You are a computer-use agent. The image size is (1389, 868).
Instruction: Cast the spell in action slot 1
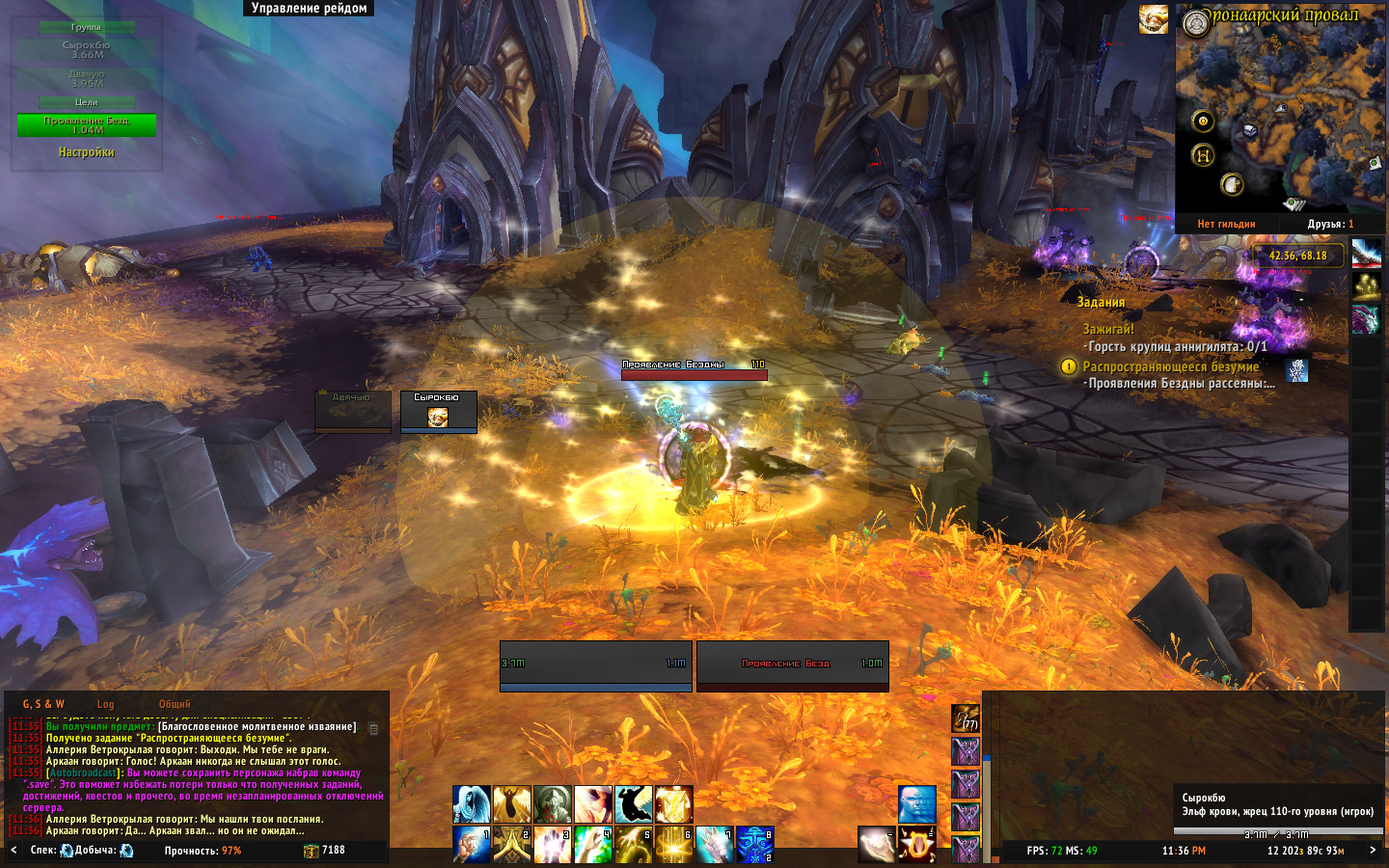[x=472, y=844]
